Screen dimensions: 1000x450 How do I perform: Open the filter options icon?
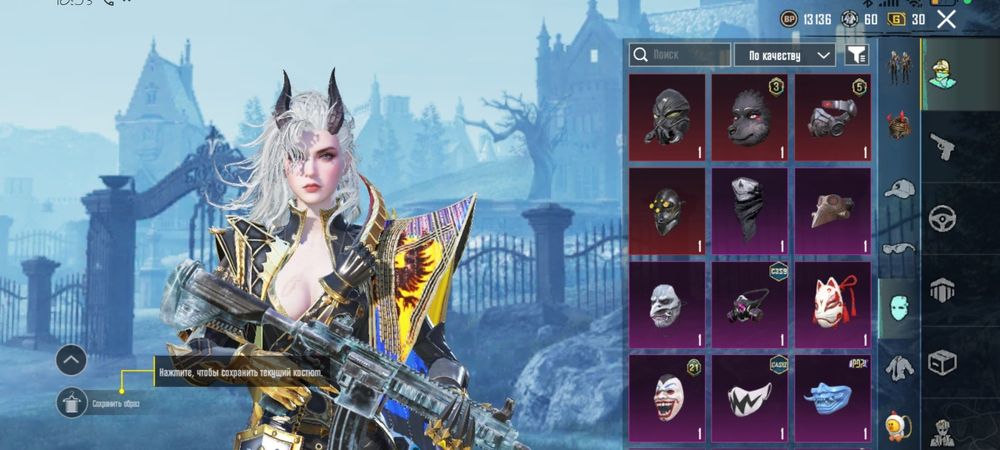click(x=856, y=55)
